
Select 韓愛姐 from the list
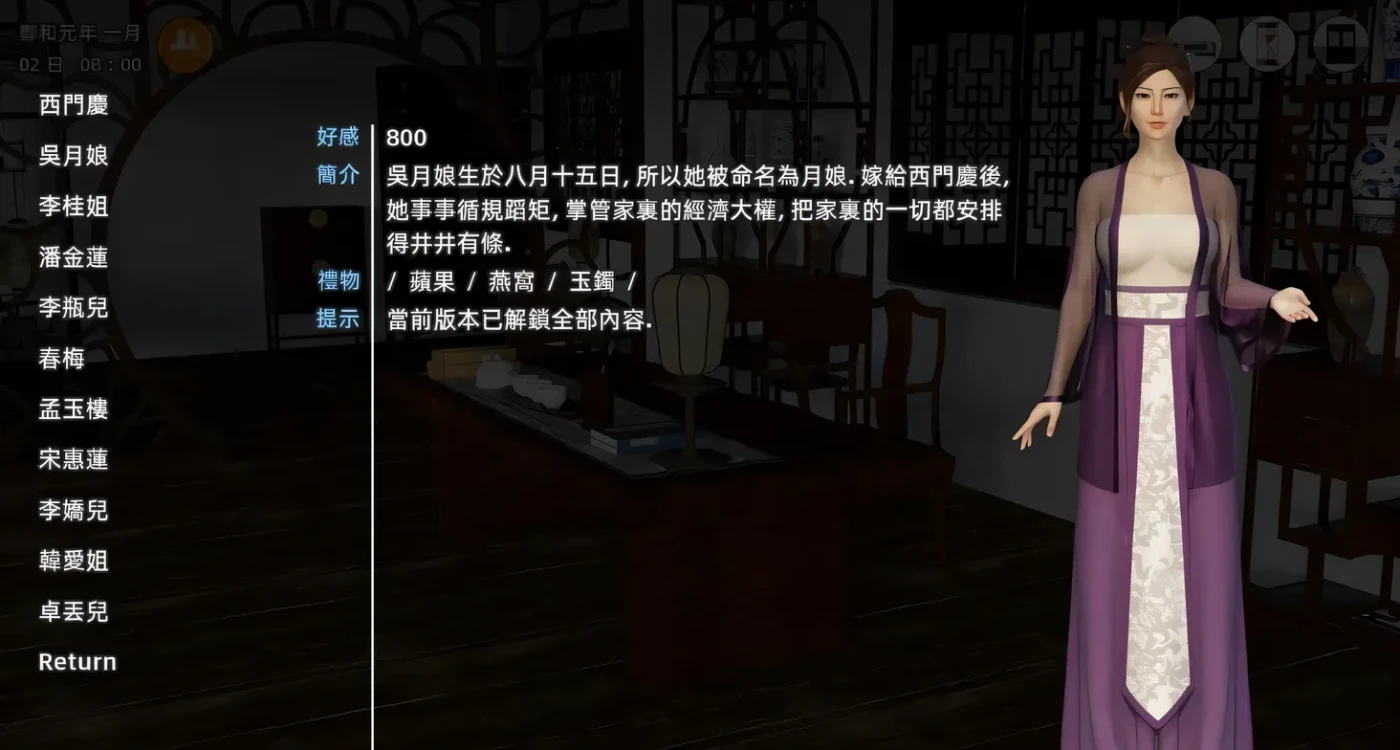[x=75, y=561]
